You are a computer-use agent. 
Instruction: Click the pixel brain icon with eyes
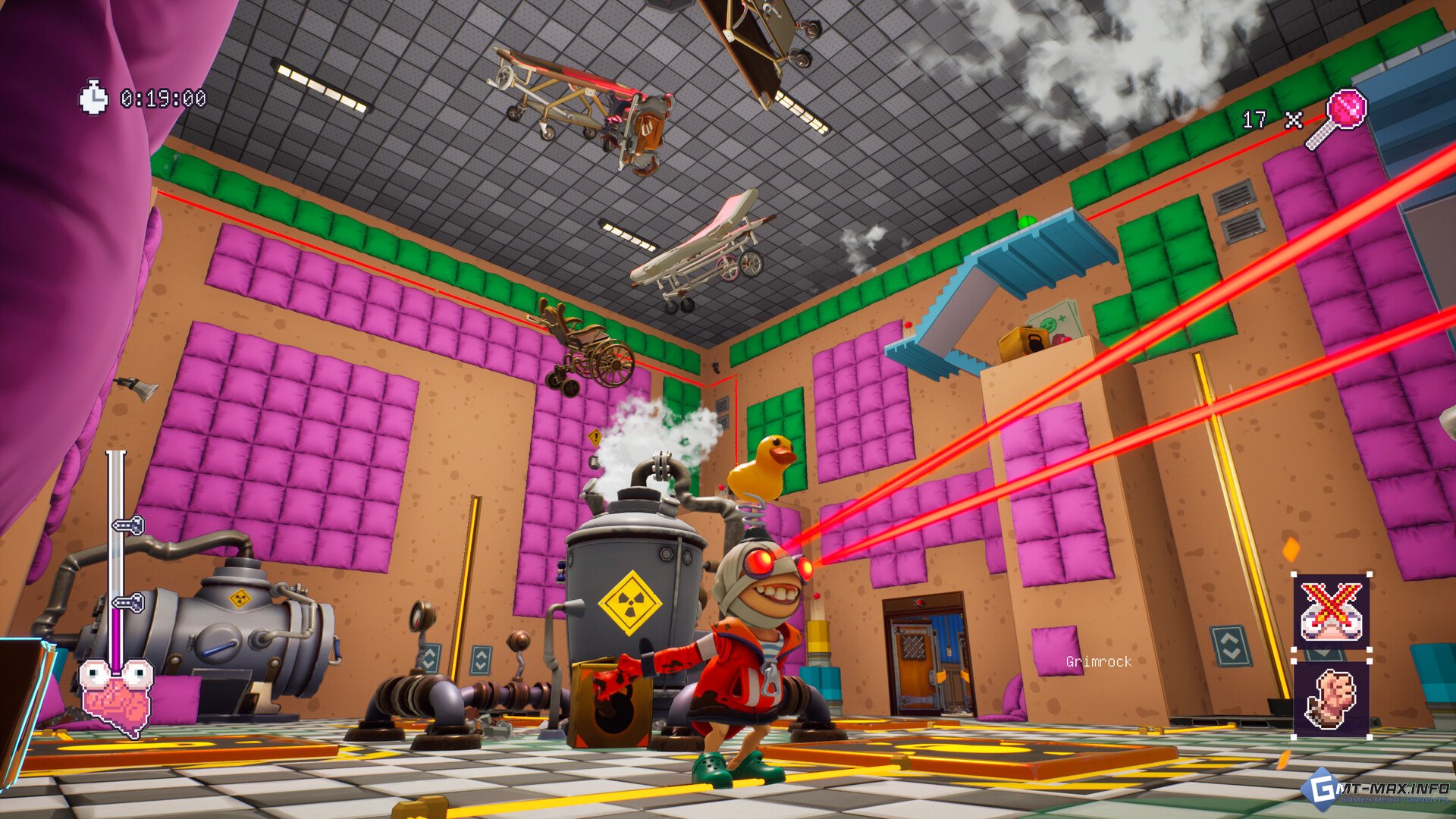coord(116,695)
